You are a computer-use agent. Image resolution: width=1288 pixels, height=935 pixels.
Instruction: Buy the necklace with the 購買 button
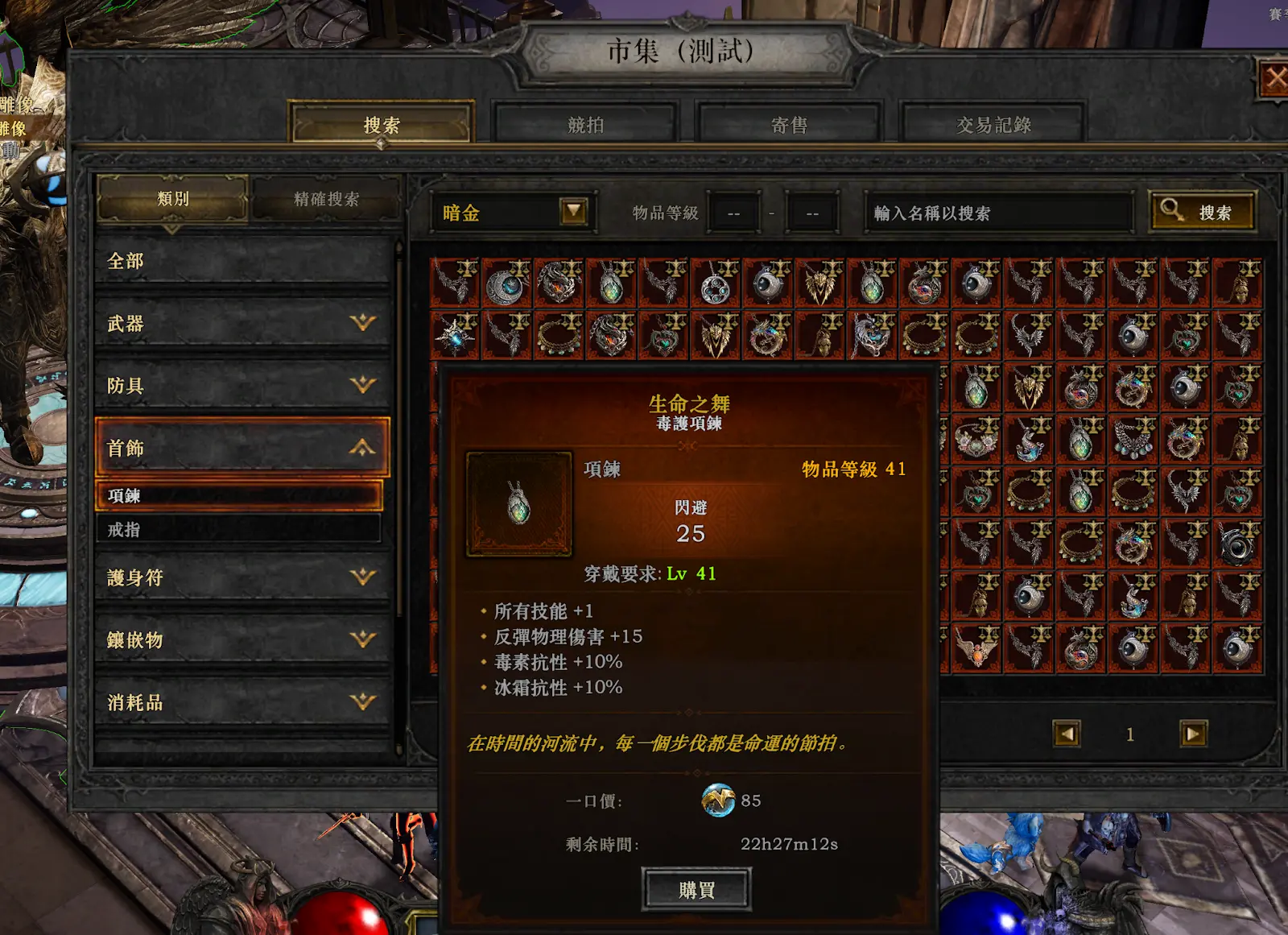[696, 889]
